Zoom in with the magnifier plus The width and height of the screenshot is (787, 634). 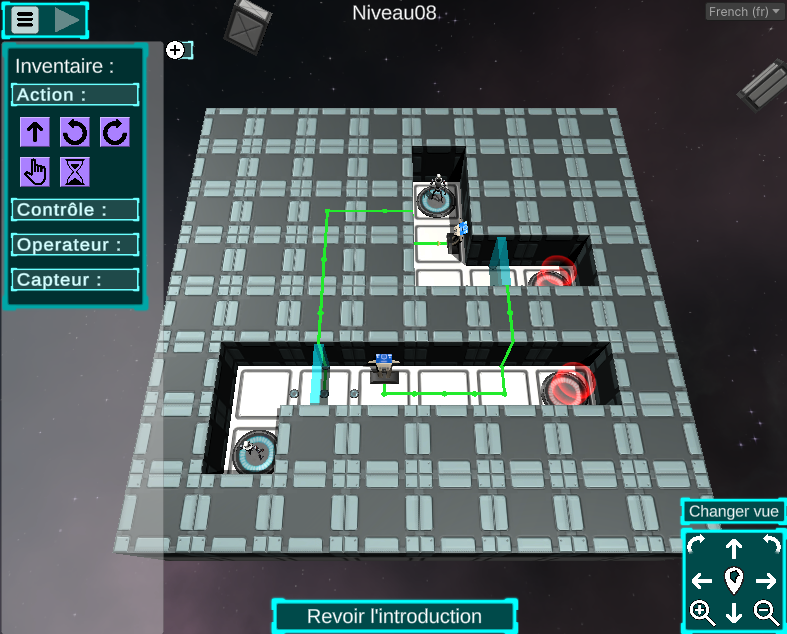[702, 613]
